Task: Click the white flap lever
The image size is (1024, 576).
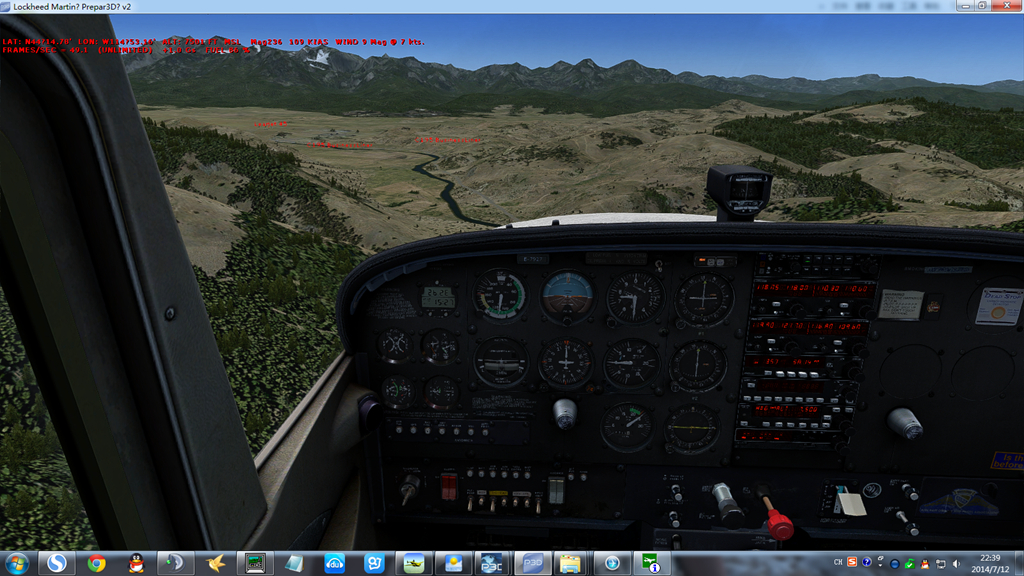Action: pyautogui.click(x=851, y=504)
